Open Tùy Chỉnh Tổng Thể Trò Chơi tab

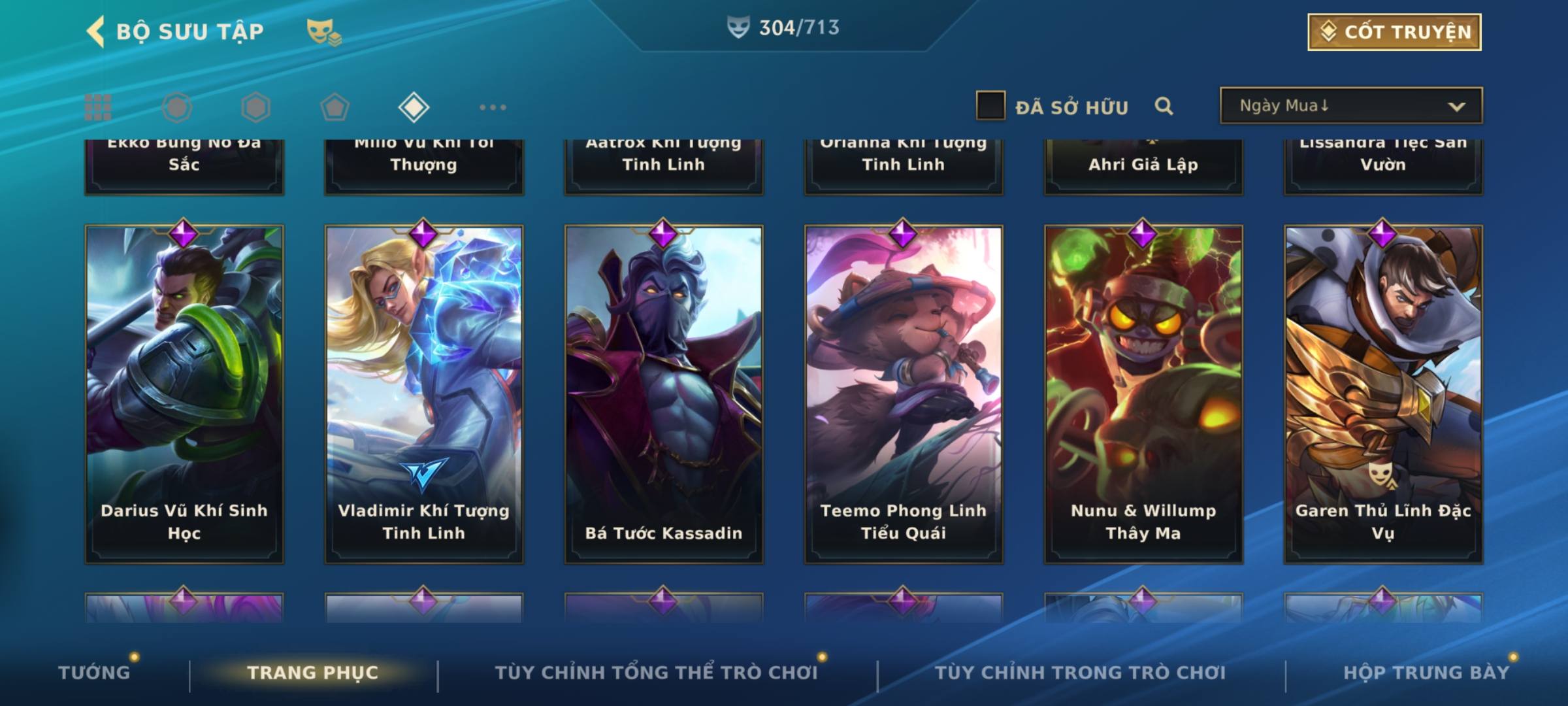[656, 673]
